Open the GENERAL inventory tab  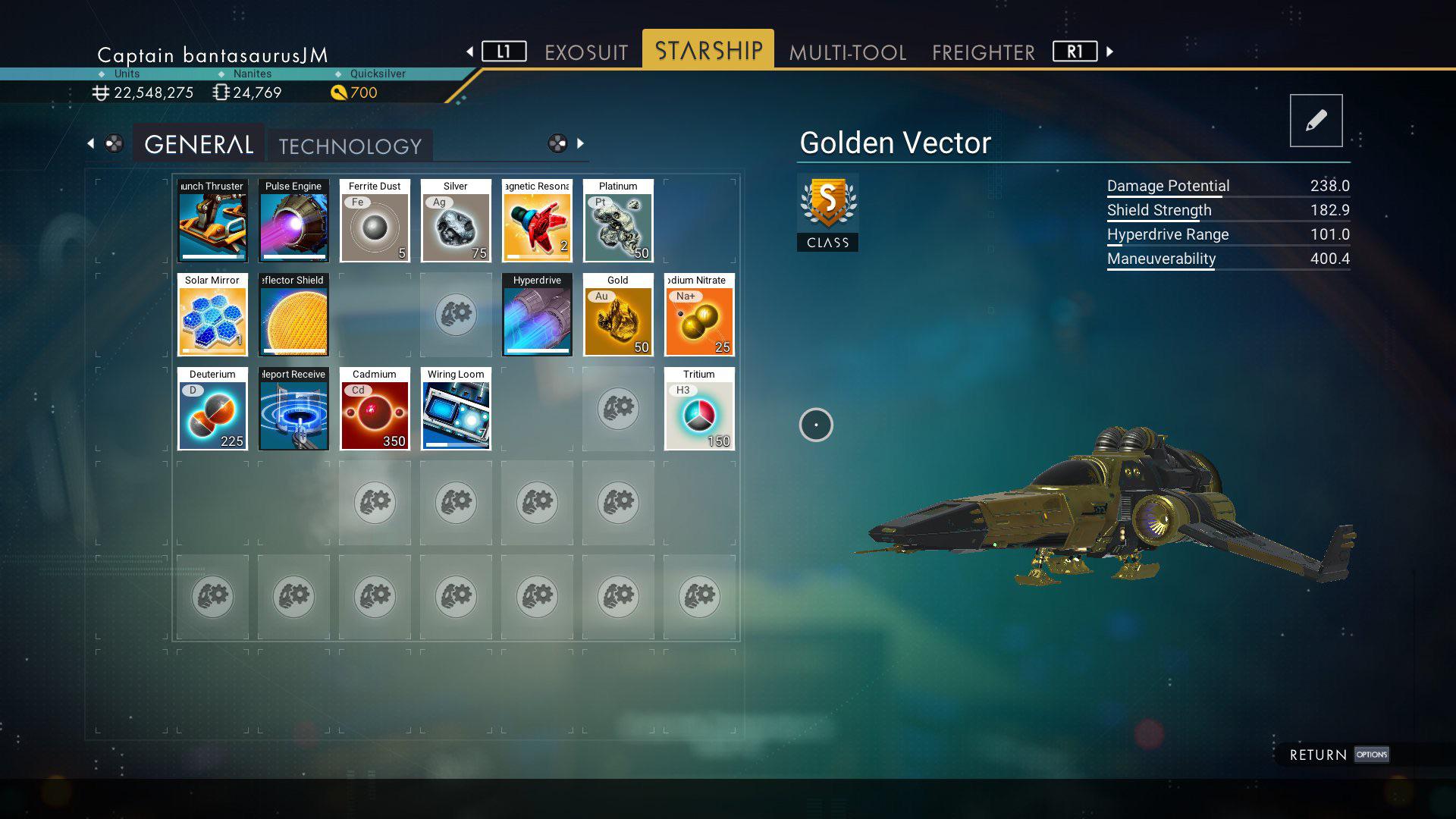198,143
